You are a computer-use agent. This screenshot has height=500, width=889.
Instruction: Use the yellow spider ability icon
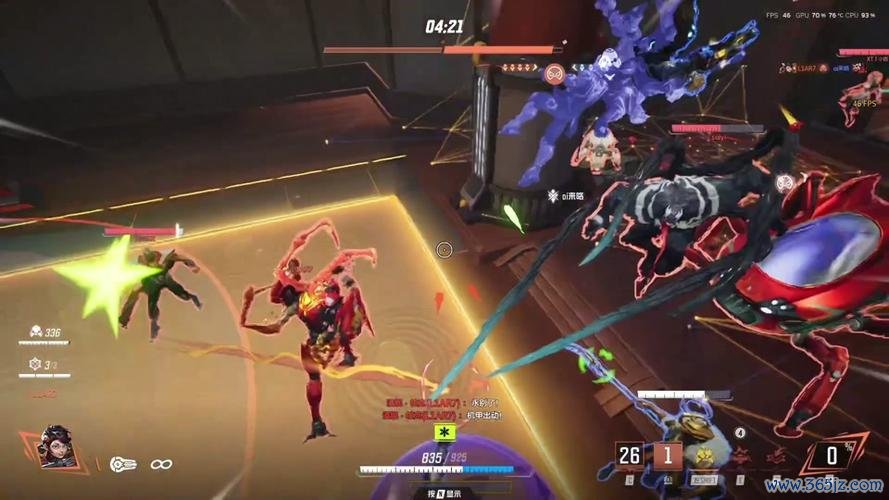coord(705,457)
